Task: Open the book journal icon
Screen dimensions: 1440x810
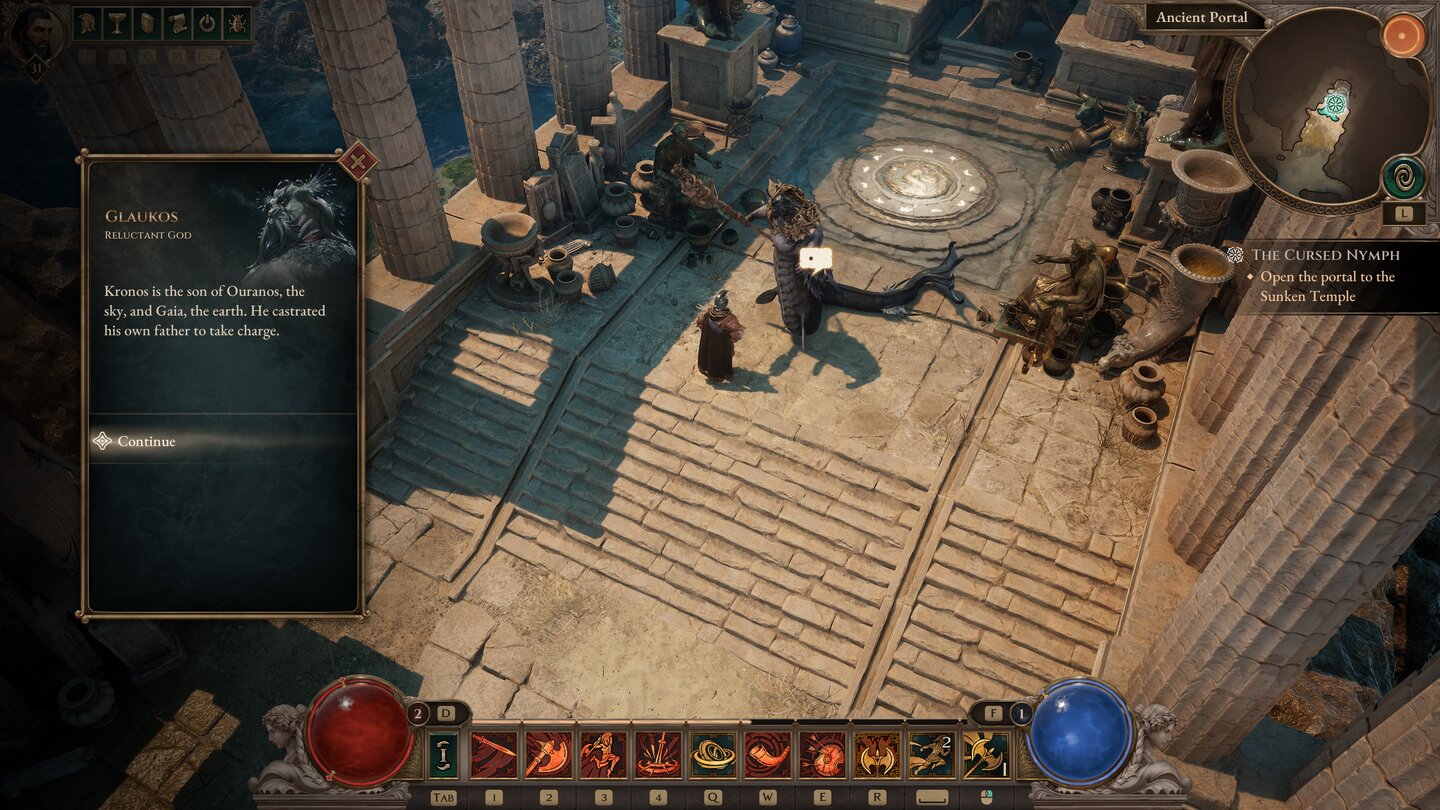Action: [146, 24]
